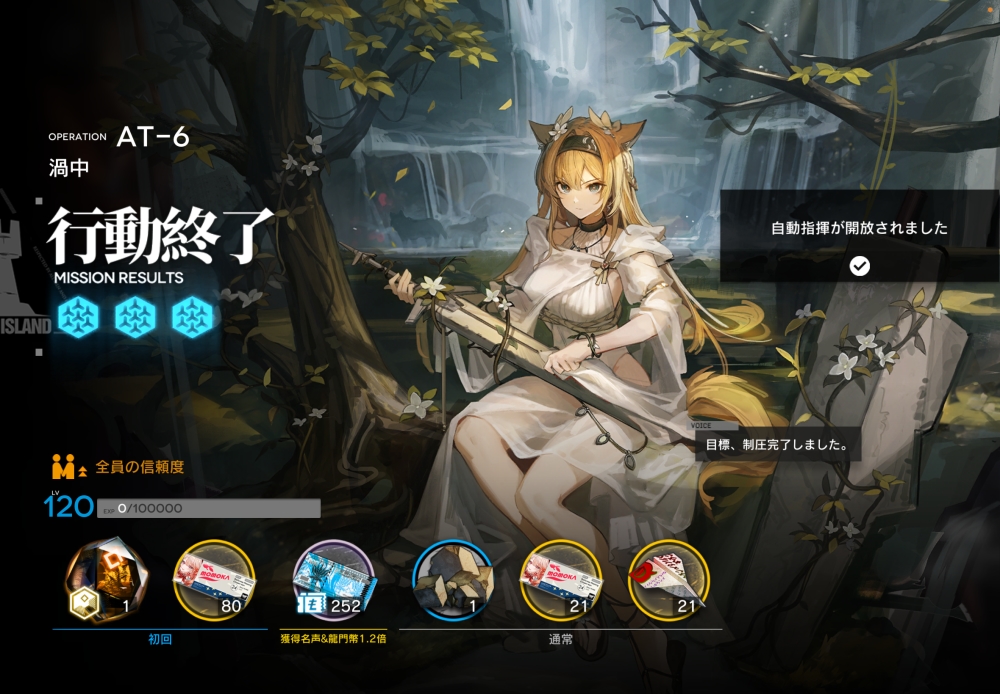This screenshot has height=694, width=1000.
Task: Open the 全員の信頼度 trust details
Action: 139,467
